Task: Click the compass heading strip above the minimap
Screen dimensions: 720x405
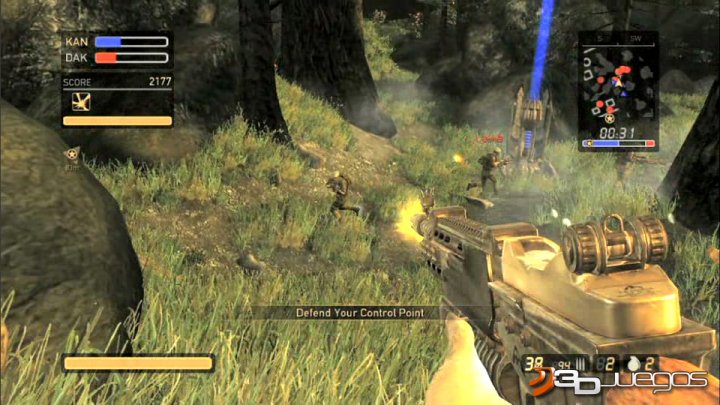Action: [x=618, y=39]
